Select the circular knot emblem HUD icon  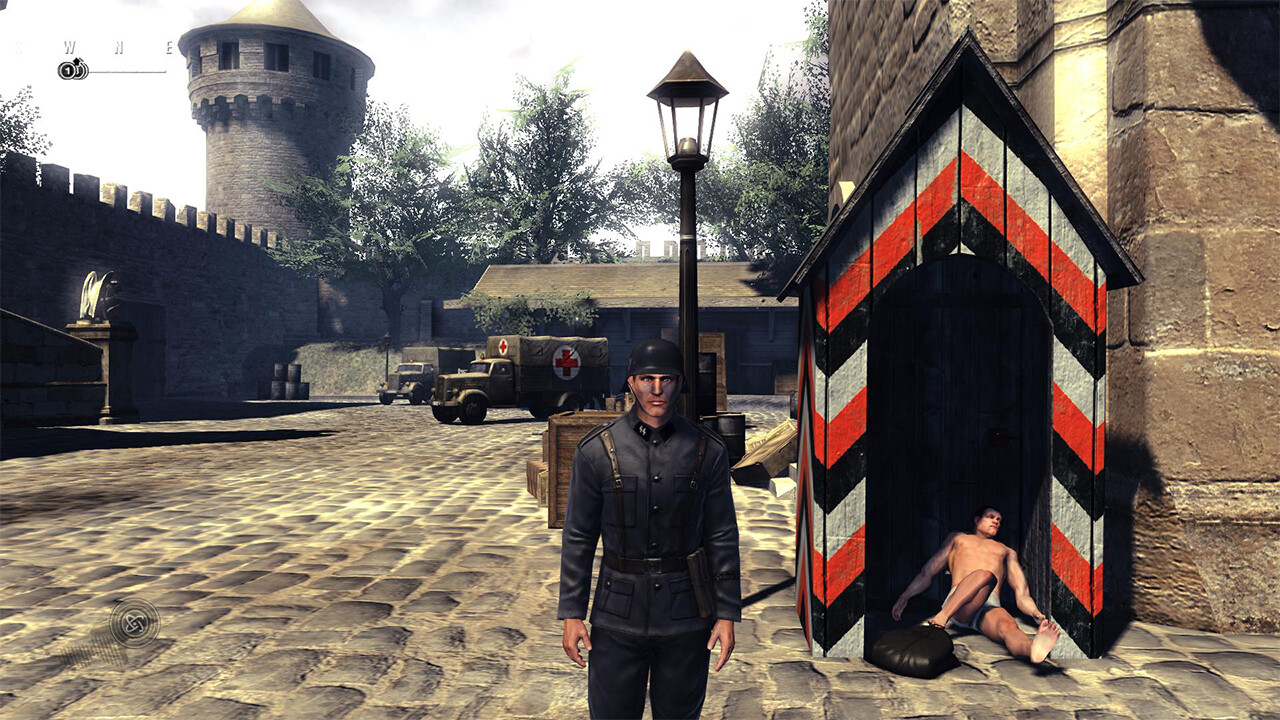click(134, 622)
